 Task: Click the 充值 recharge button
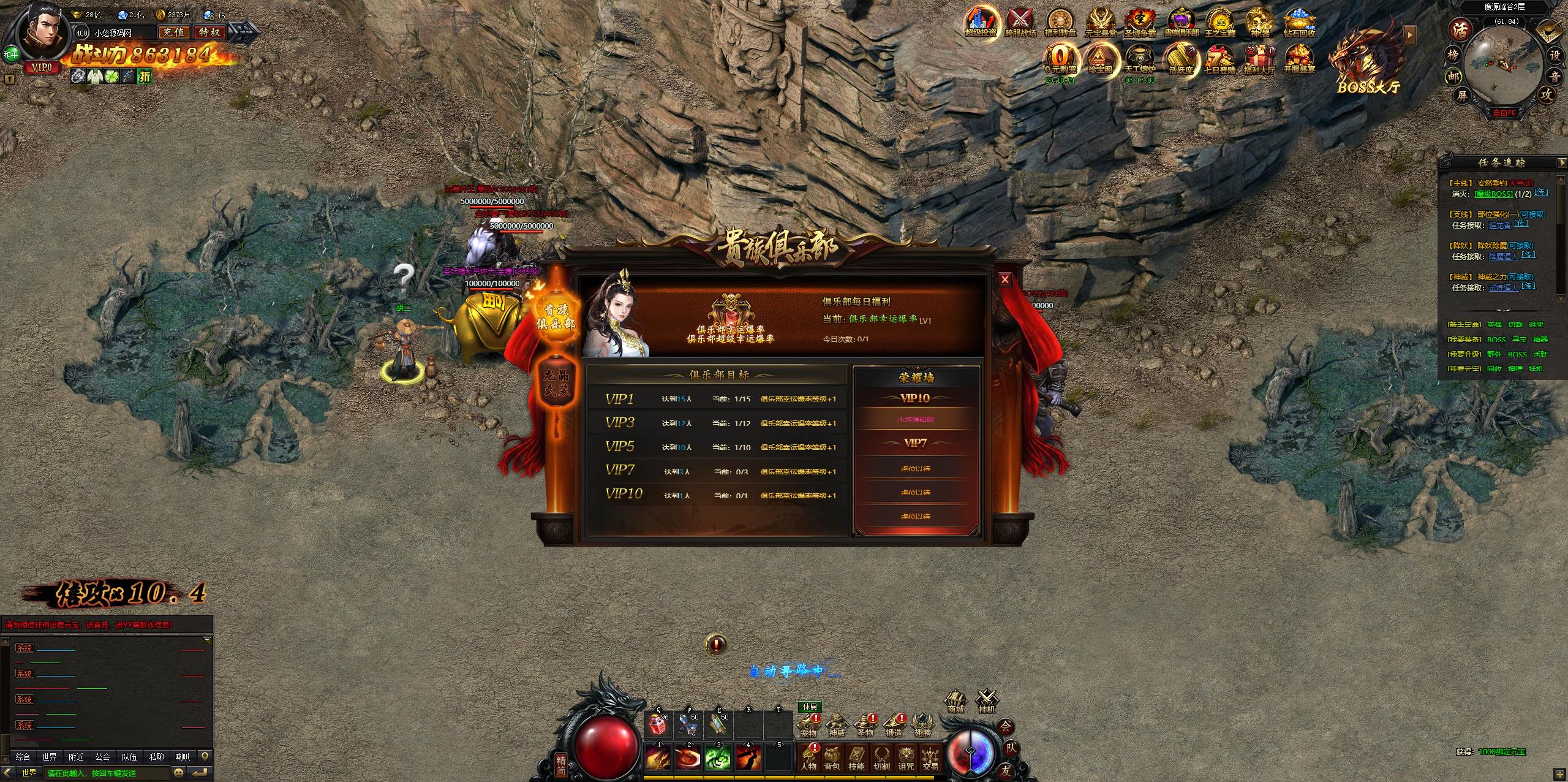174,32
